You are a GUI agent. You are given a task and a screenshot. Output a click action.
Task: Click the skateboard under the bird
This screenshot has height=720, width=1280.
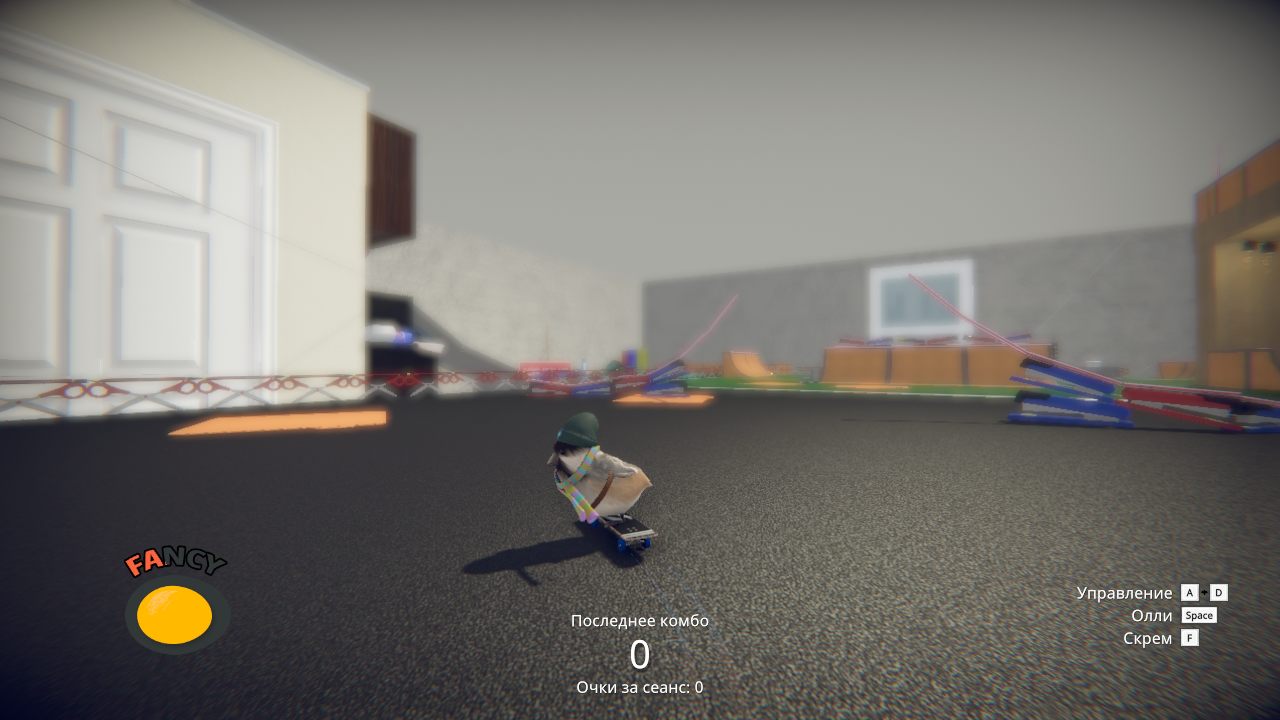pos(625,533)
